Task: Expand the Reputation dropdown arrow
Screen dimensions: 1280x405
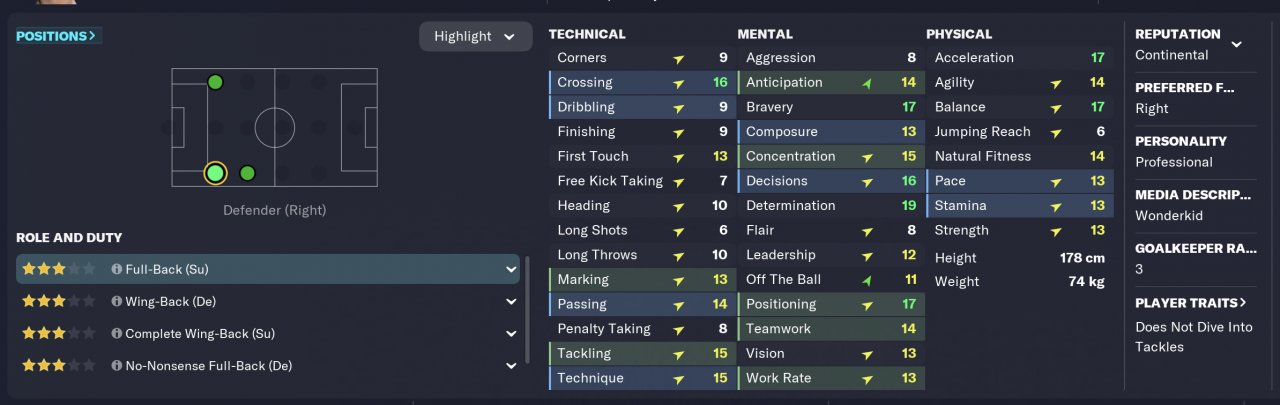Action: (x=1236, y=44)
